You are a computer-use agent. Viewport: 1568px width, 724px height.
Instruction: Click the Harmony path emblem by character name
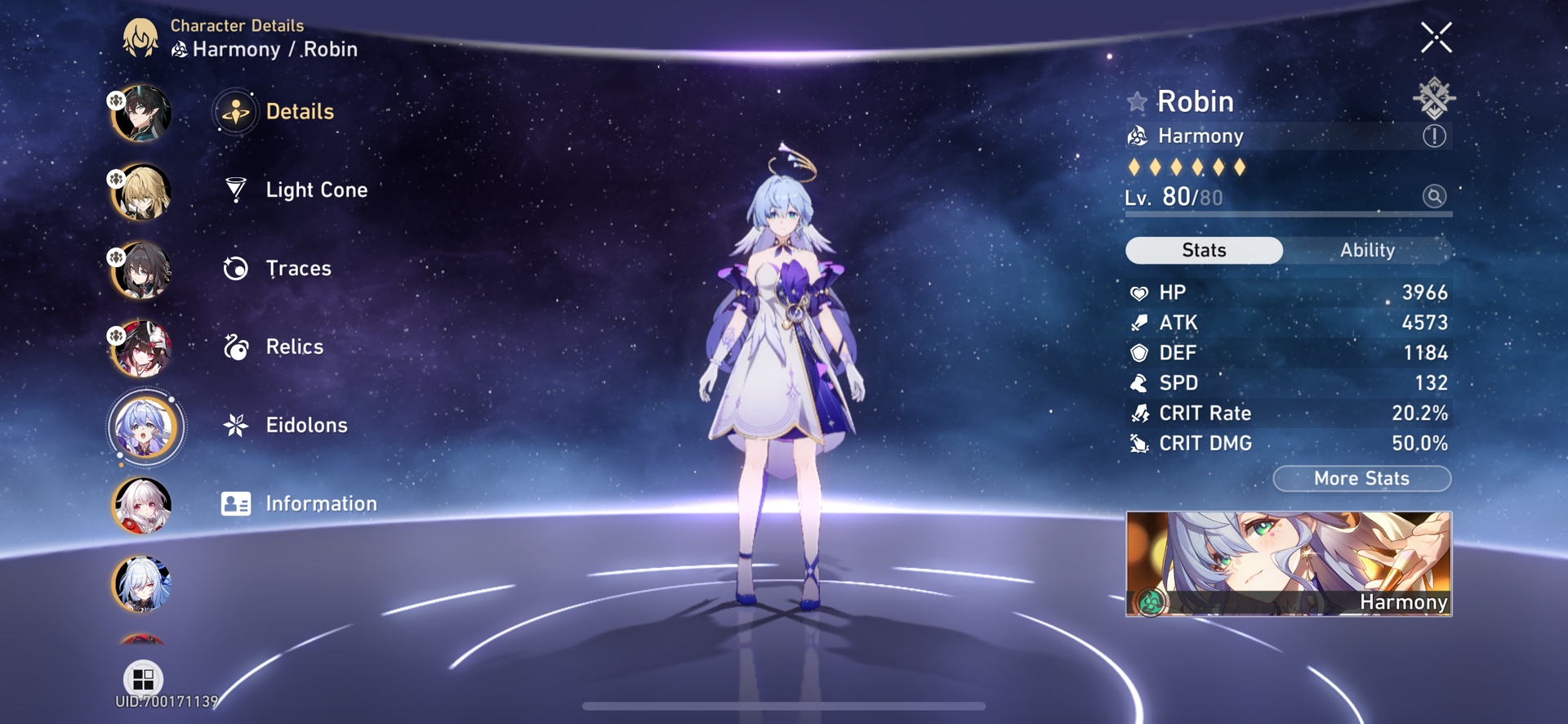point(1138,136)
